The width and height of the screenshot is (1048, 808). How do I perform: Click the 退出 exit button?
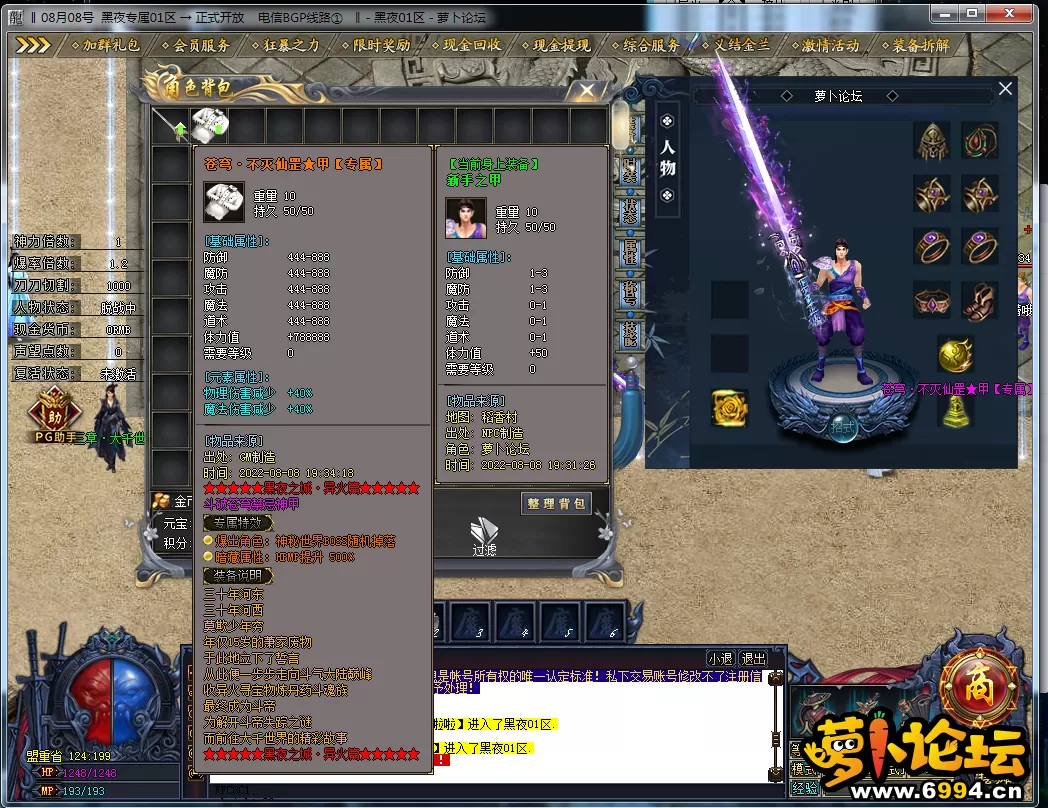pos(752,659)
